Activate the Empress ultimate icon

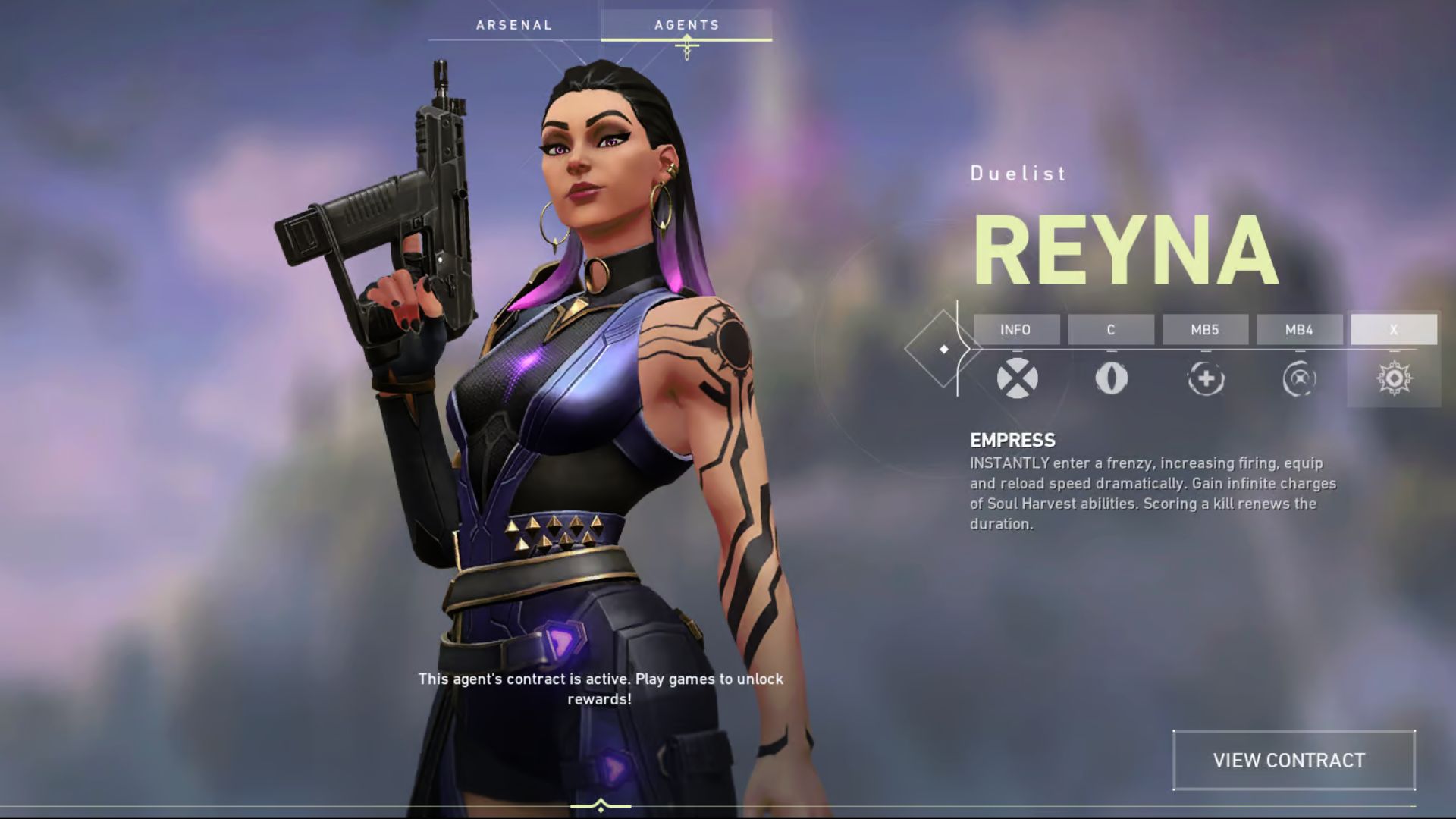click(x=1394, y=378)
